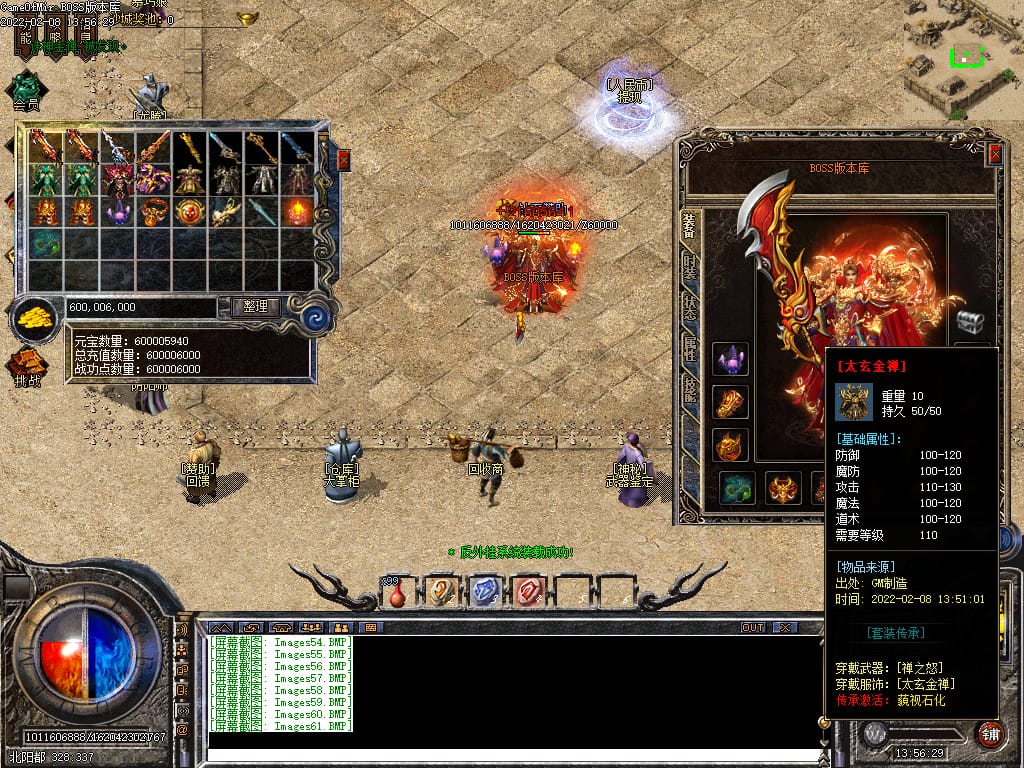Open the 属性 attributes tab
Image resolution: width=1024 pixels, height=768 pixels.
pos(690,348)
